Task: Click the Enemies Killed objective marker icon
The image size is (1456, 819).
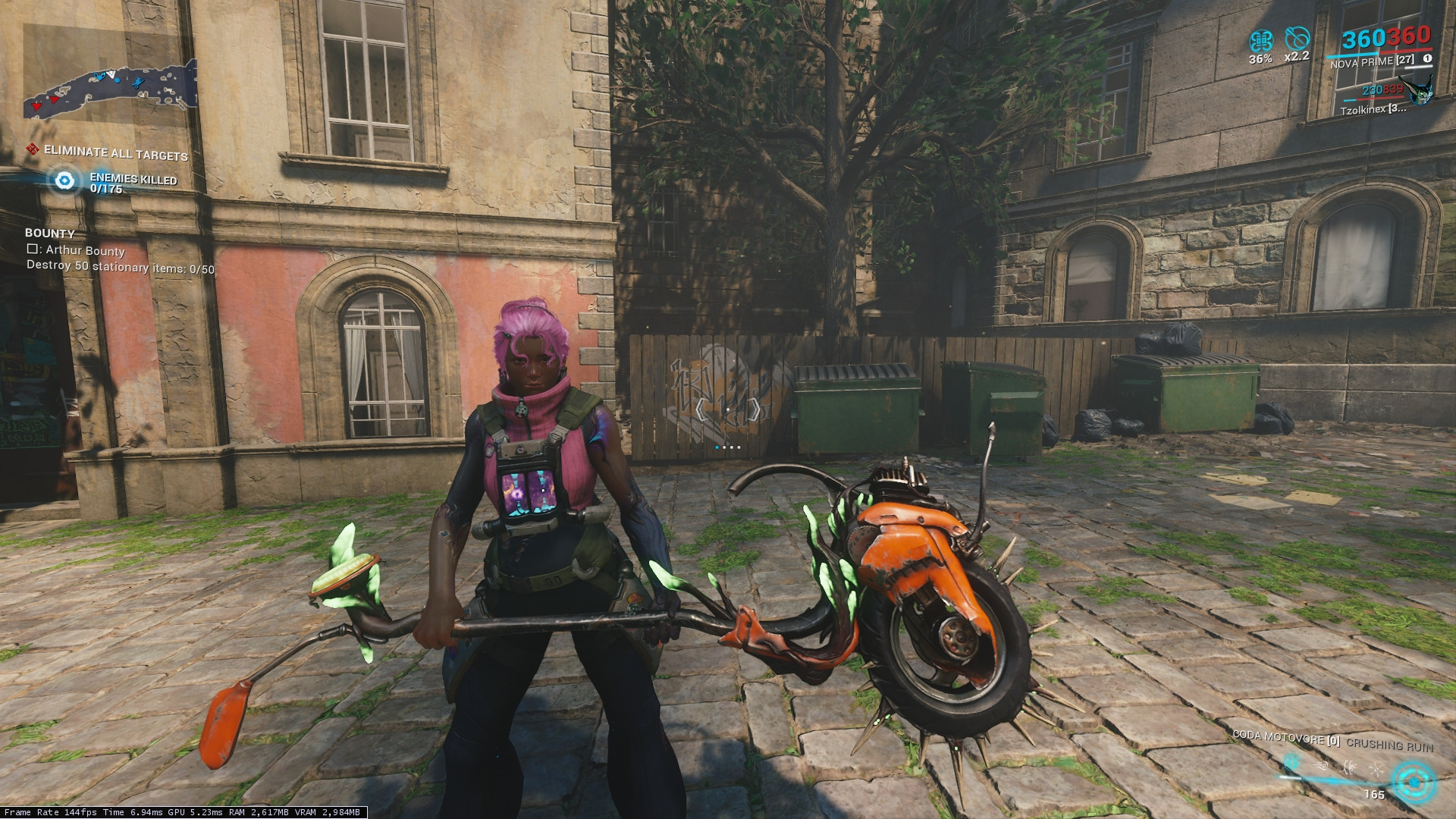Action: [65, 180]
